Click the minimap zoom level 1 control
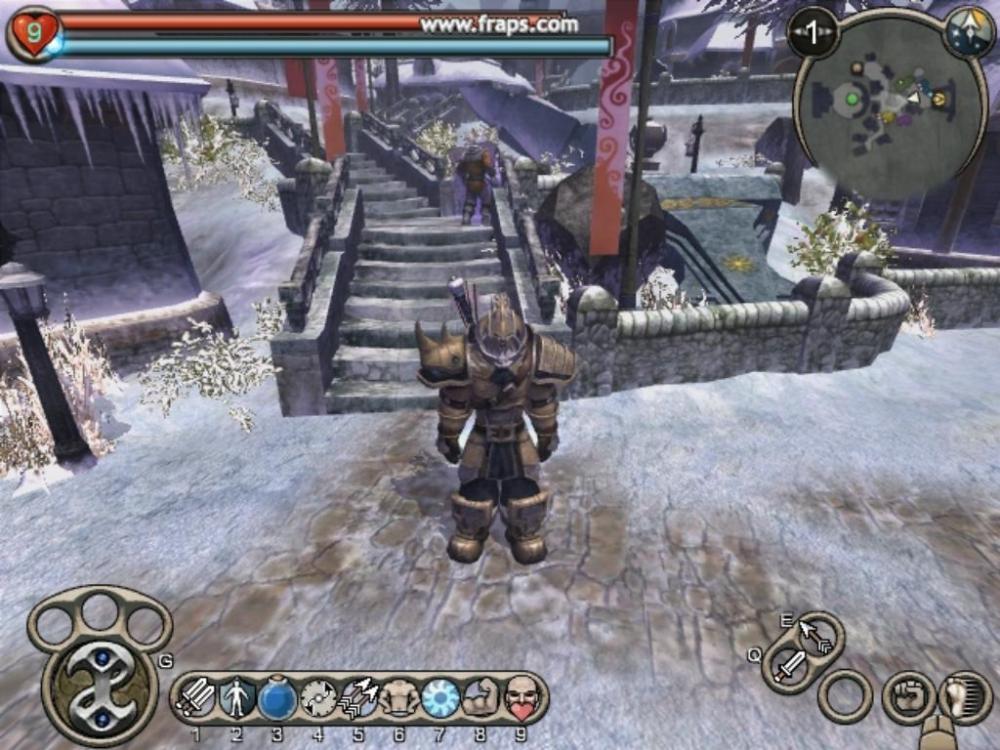The height and width of the screenshot is (750, 1000). 812,35
